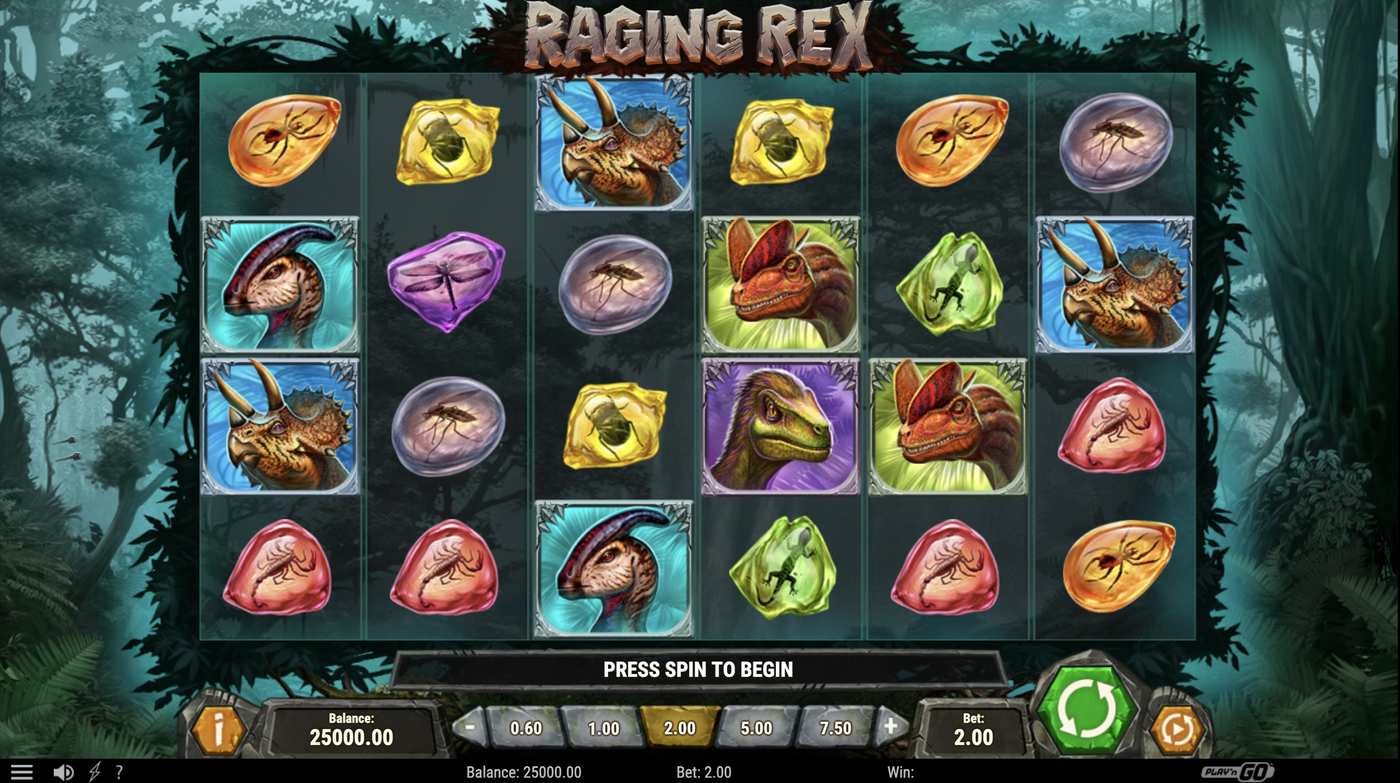Screen dimensions: 1400x783
Task: Click the lightning fast-play icon
Action: 92,771
